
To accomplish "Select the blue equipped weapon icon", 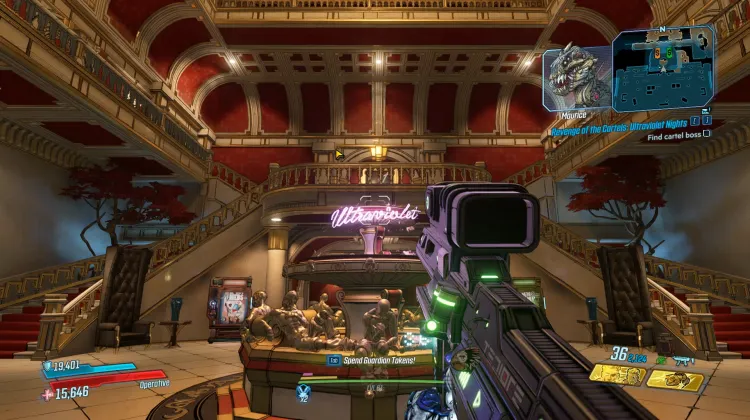I will coord(683,358).
